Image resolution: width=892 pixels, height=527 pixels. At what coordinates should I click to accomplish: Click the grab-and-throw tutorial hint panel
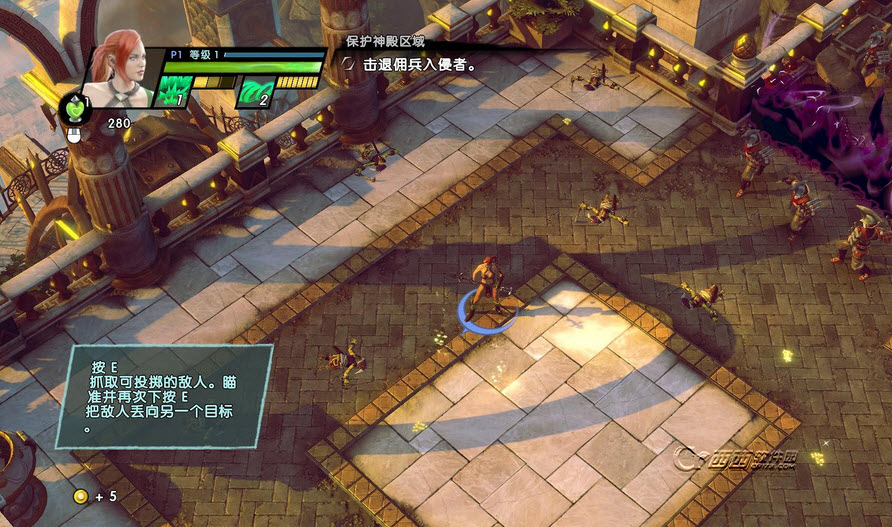coord(164,394)
